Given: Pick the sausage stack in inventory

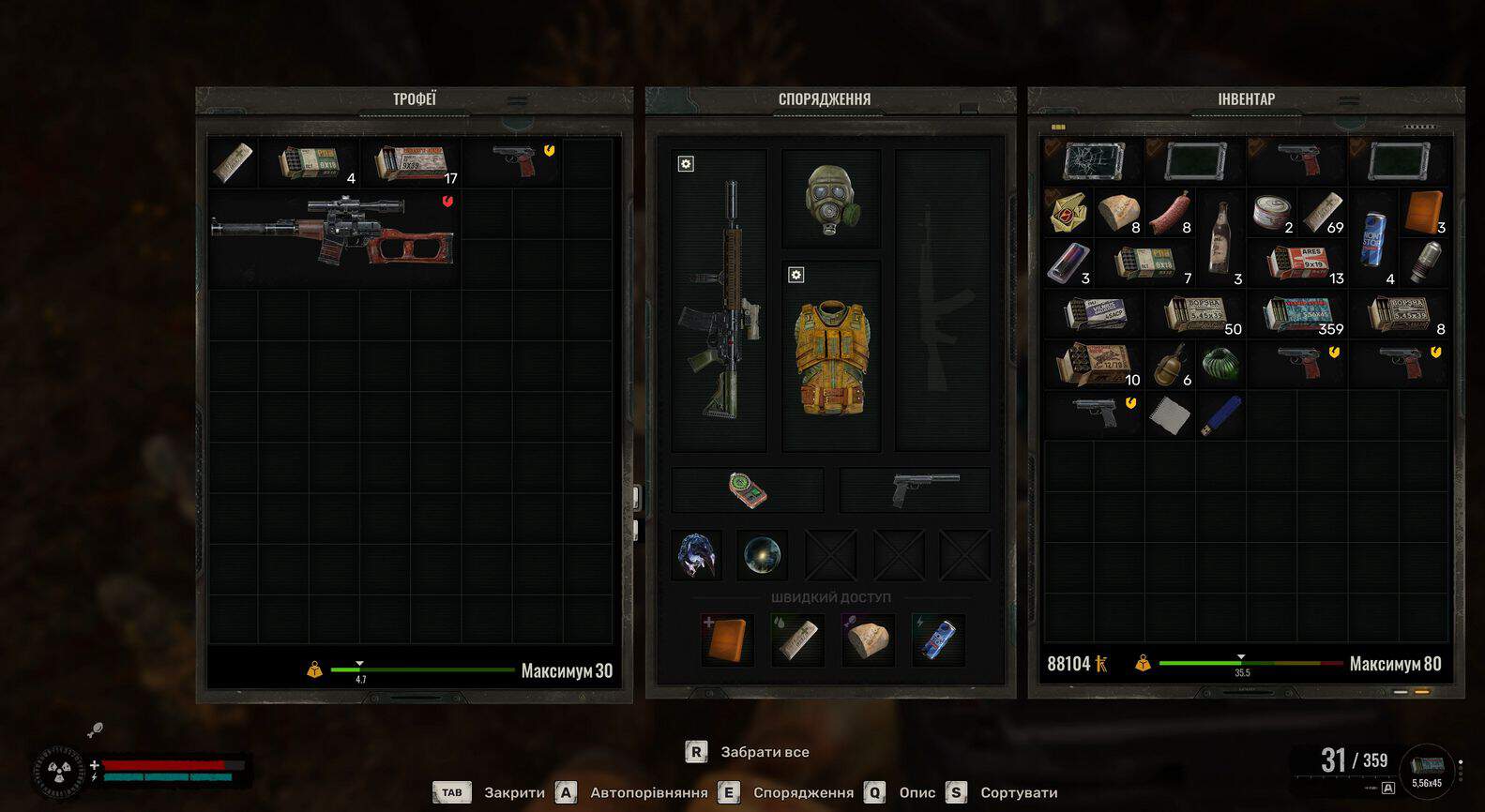Looking at the screenshot, I should [1169, 214].
